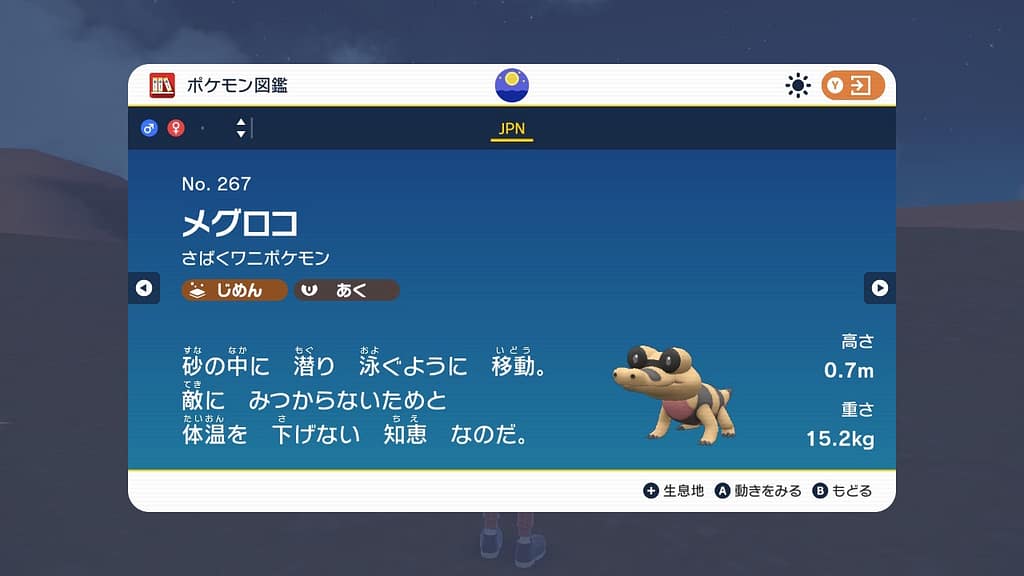1024x576 pixels.
Task: Select the じめん Ground type badge
Action: point(234,290)
